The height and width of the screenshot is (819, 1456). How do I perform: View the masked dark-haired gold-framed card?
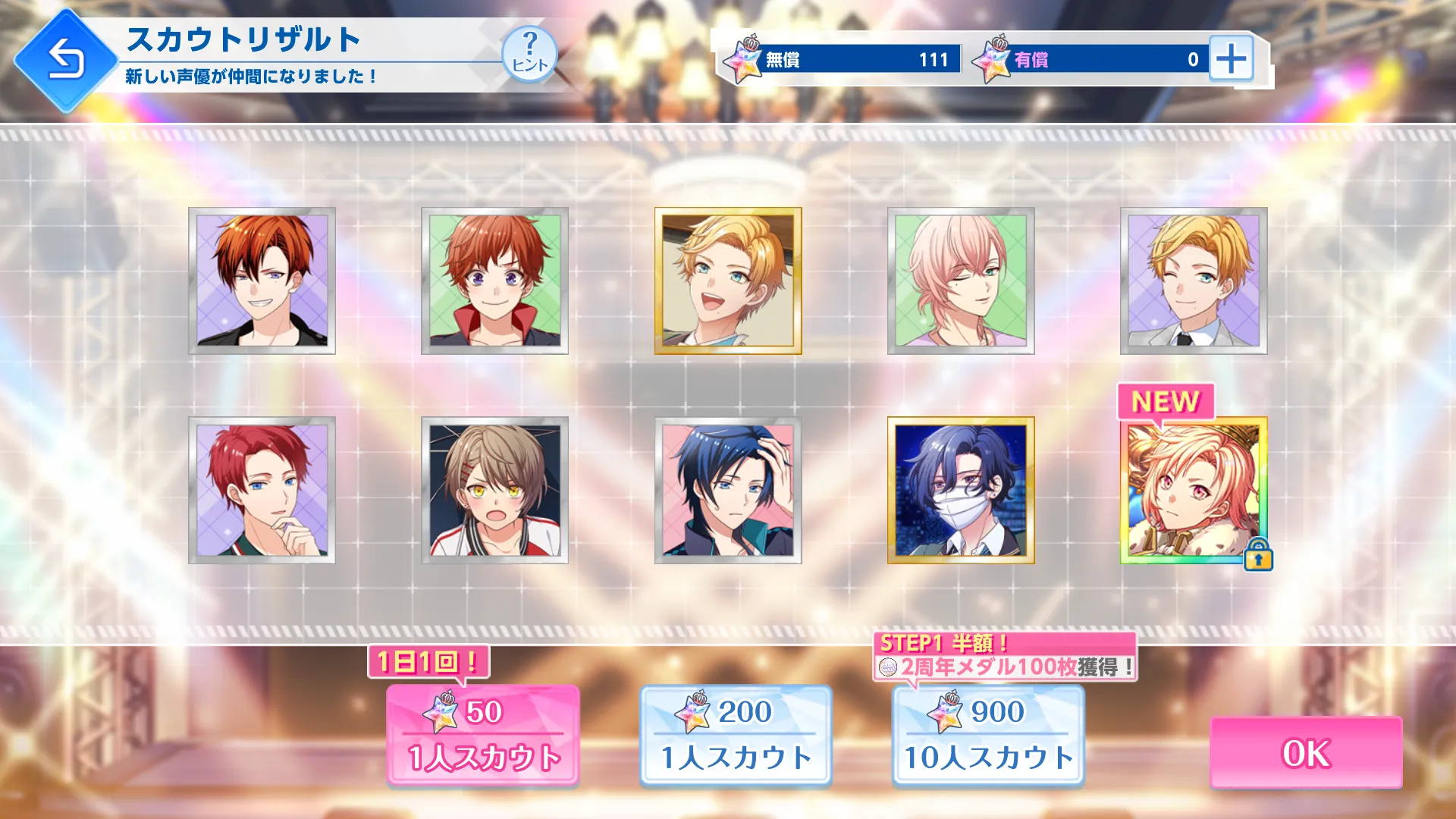point(960,490)
